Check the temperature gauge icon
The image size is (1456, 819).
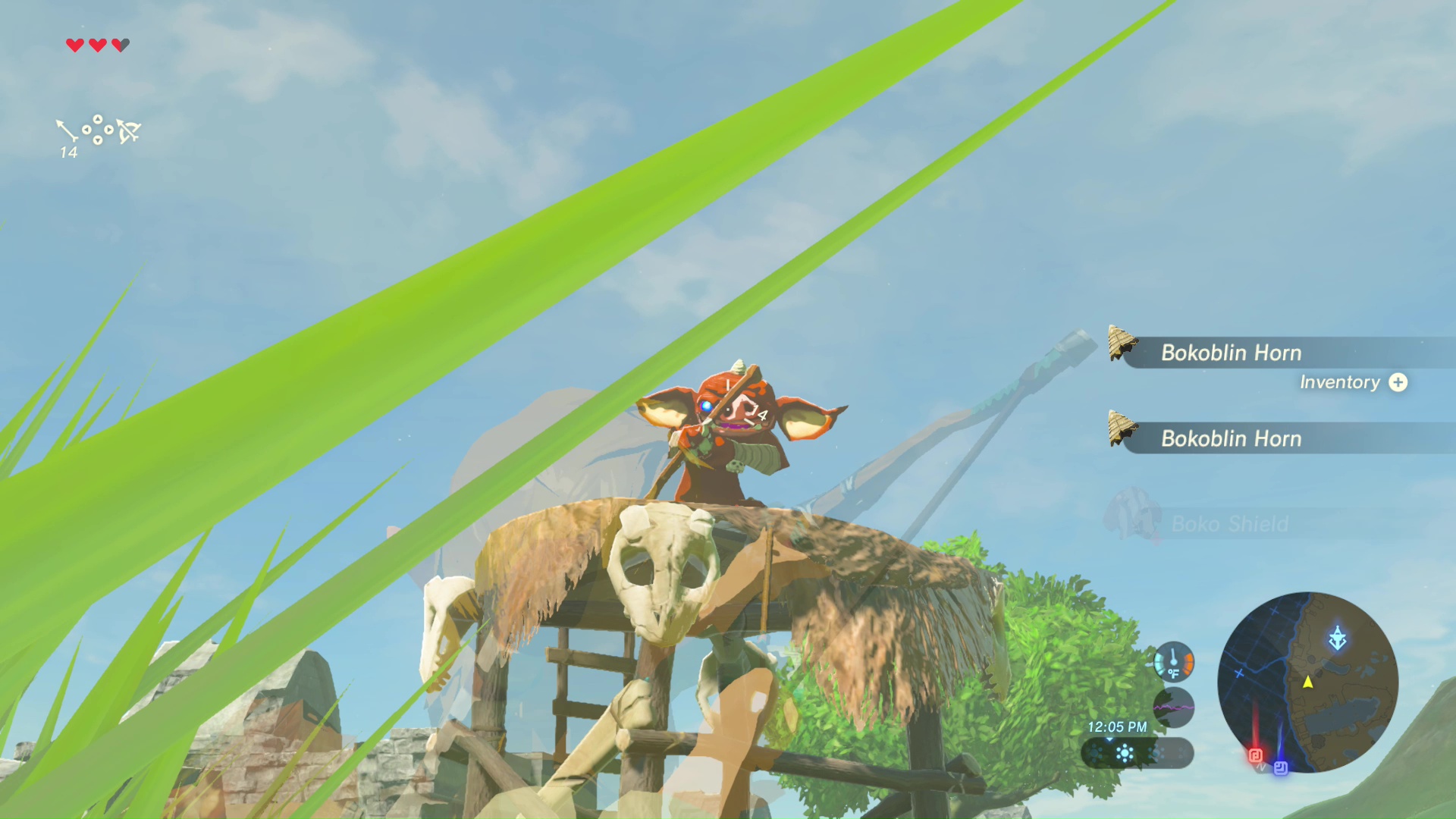click(x=1173, y=661)
